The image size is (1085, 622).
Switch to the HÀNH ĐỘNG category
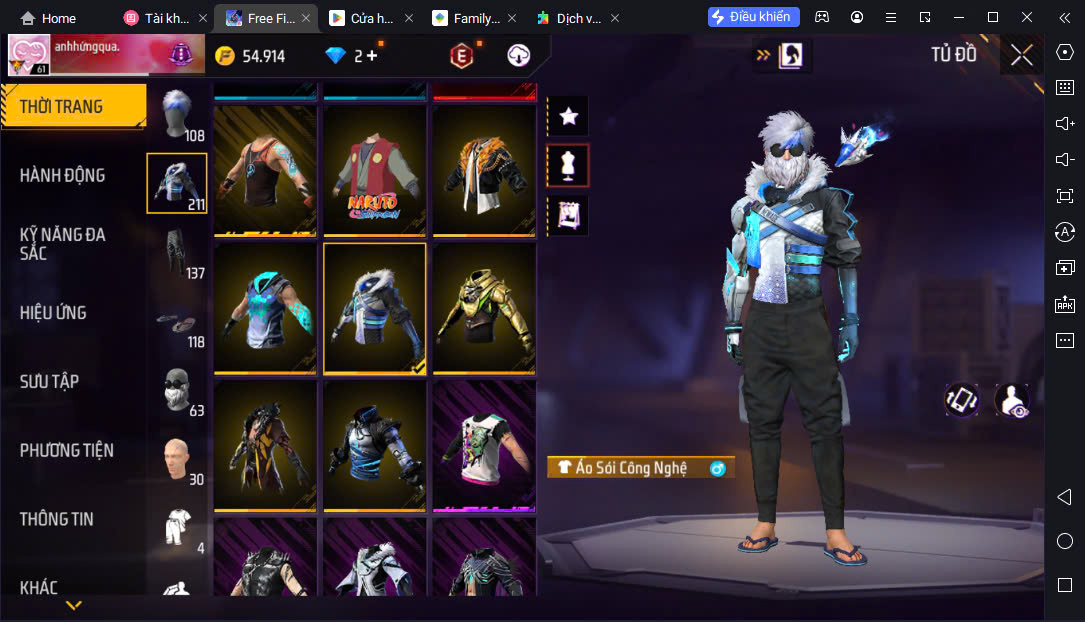point(62,175)
